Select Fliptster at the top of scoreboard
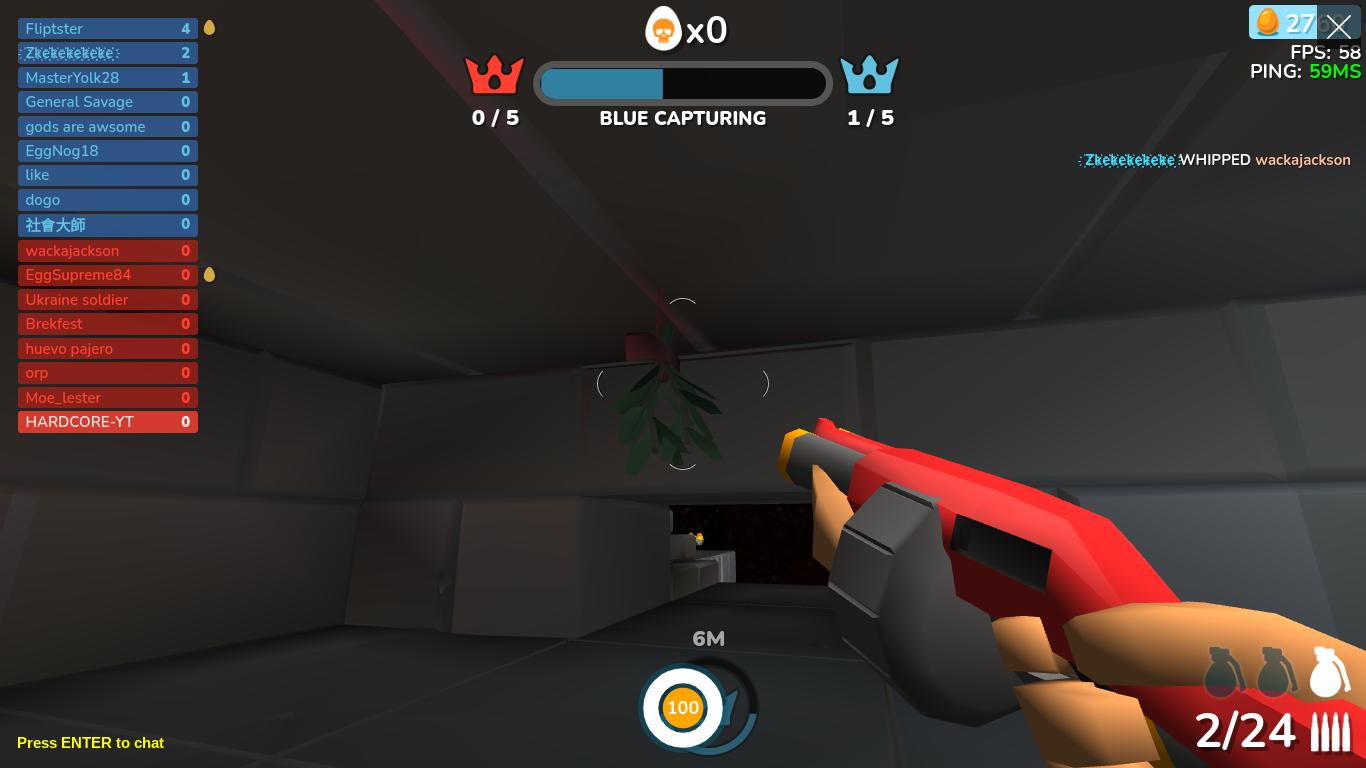Screen dimensions: 1366x768 107,28
